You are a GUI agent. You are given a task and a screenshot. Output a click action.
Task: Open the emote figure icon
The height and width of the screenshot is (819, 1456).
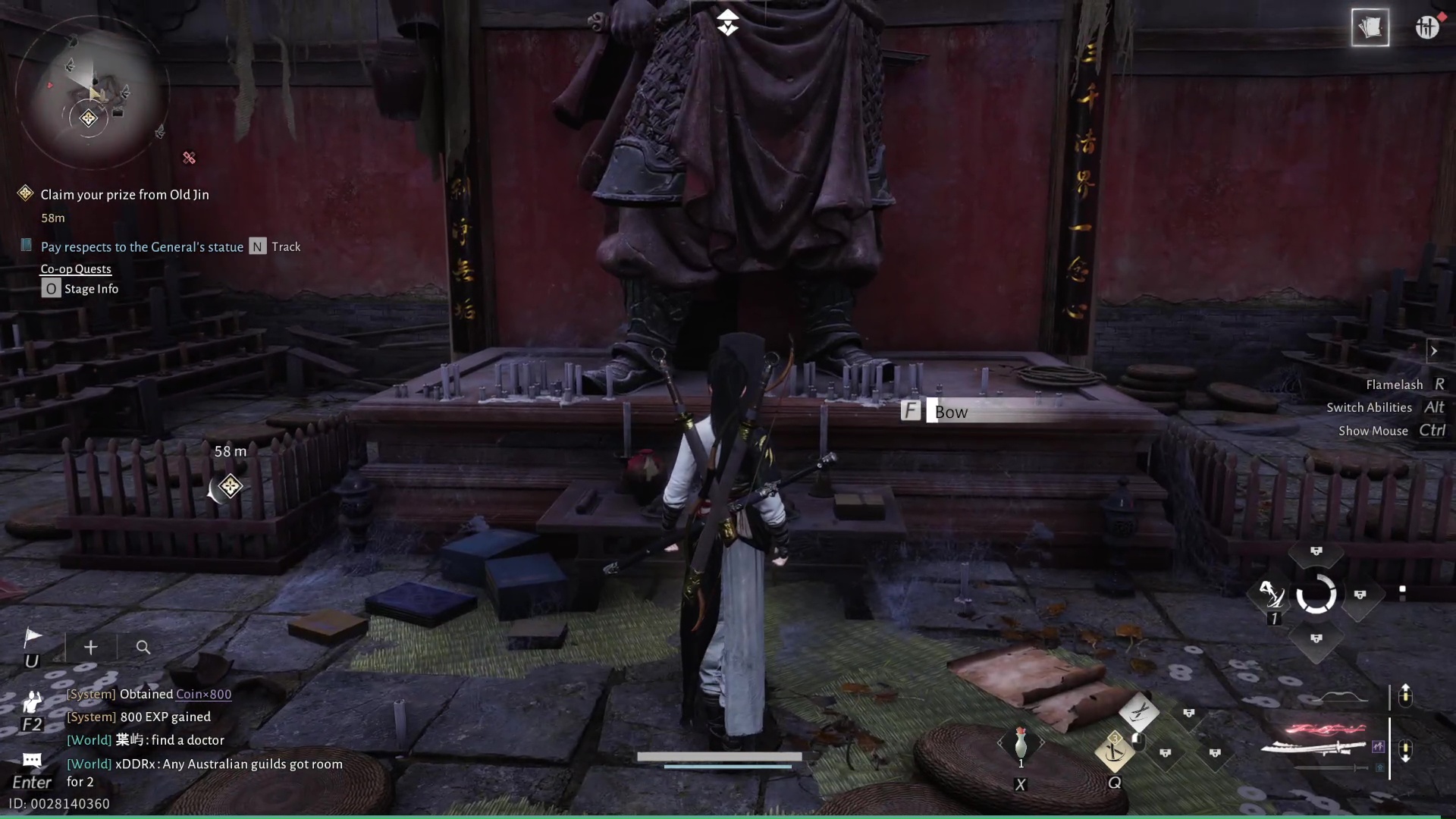click(32, 701)
